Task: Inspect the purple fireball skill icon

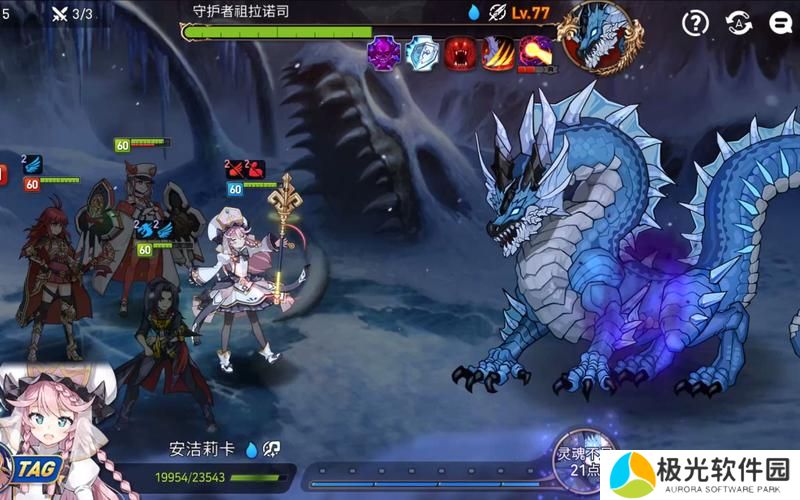Action: coord(536,53)
